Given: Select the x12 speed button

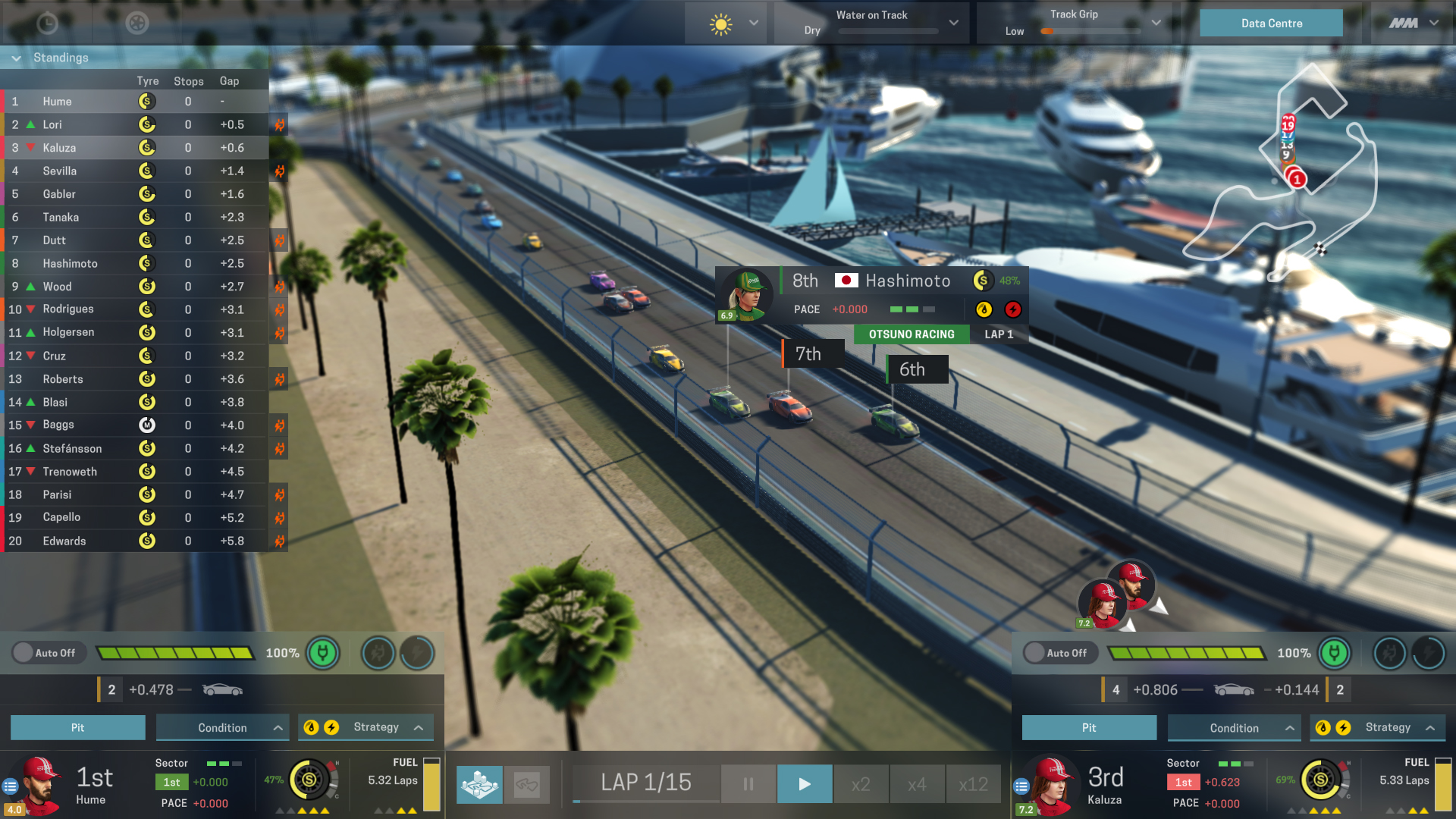Looking at the screenshot, I should point(973,783).
